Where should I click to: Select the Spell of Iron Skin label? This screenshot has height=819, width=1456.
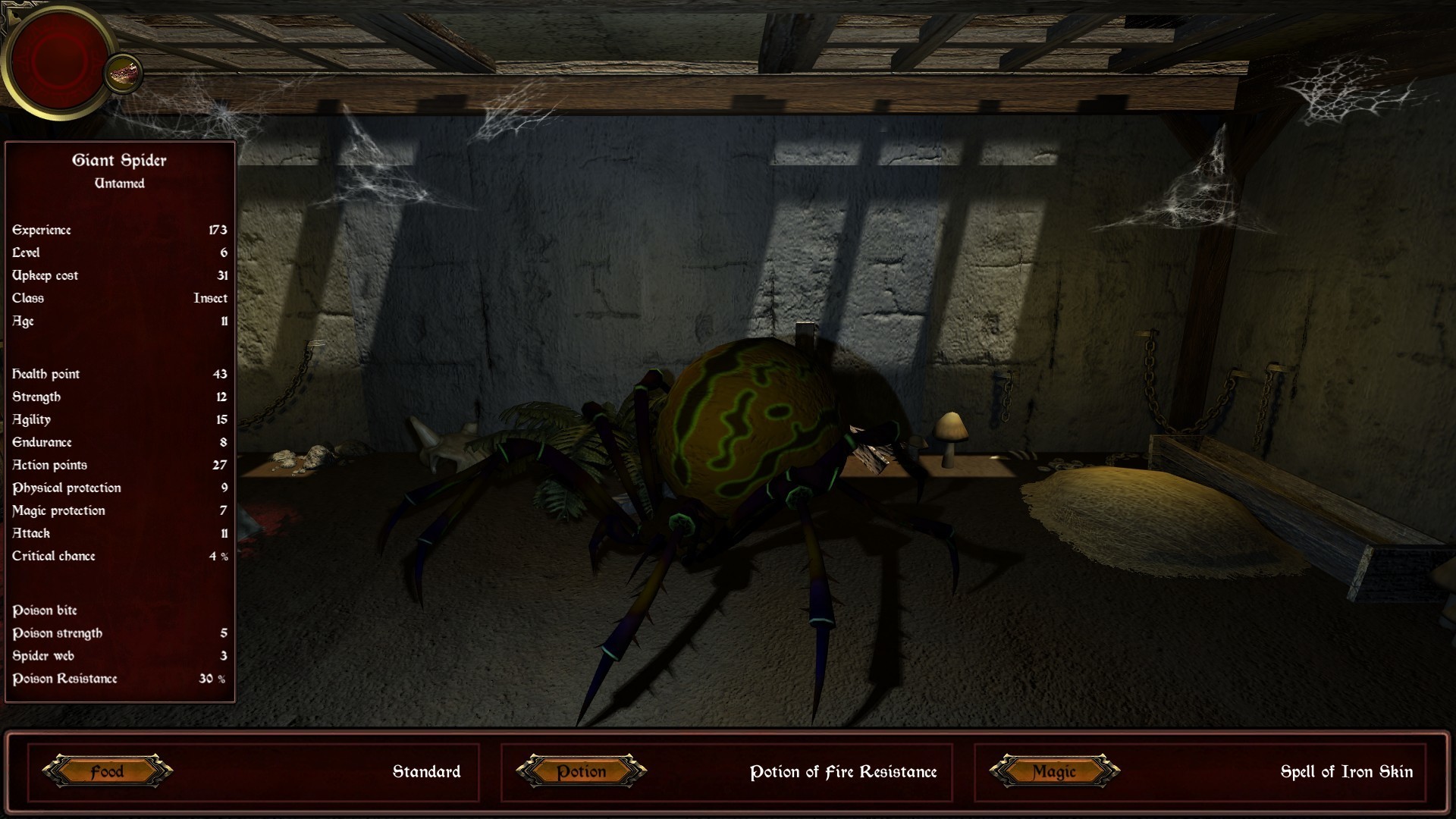pyautogui.click(x=1348, y=773)
